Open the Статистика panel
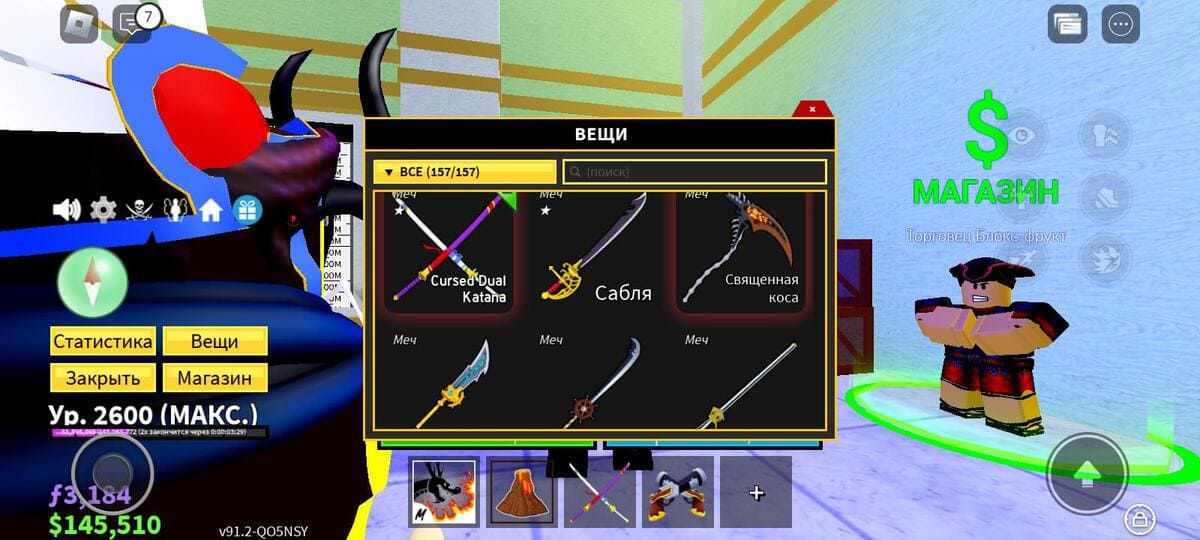 103,341
